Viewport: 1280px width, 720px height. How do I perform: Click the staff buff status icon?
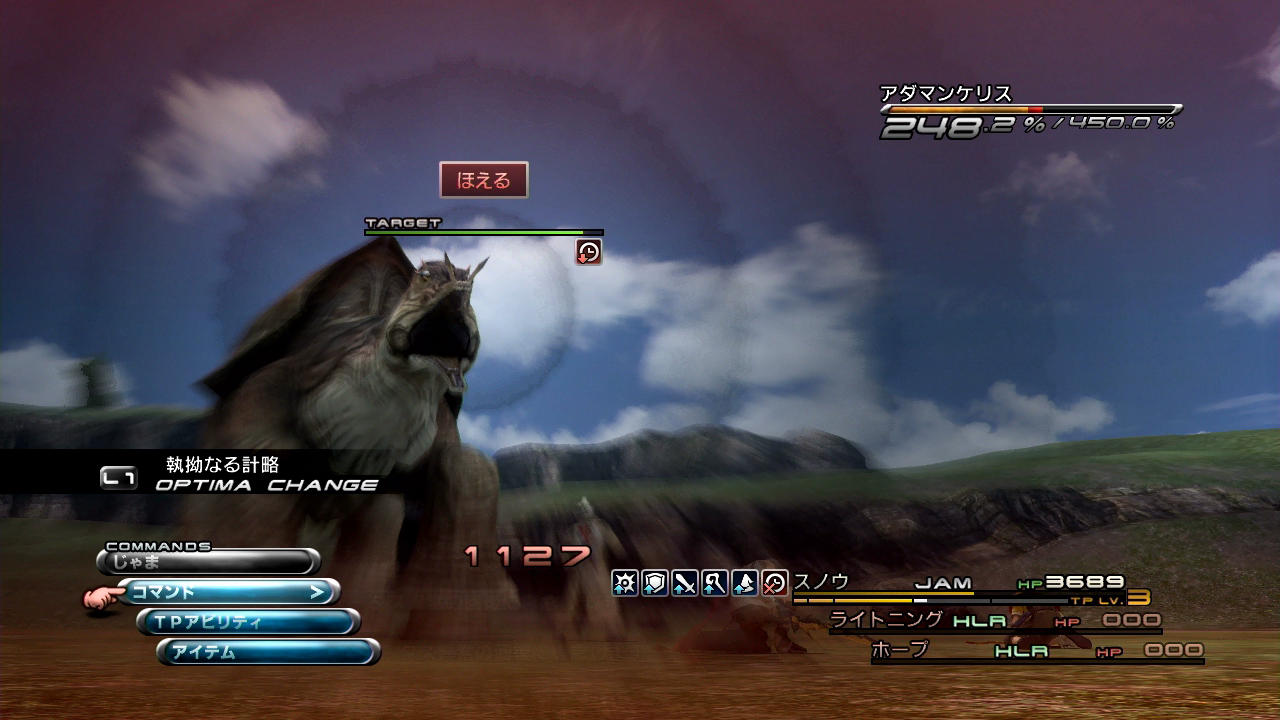pyautogui.click(x=715, y=583)
